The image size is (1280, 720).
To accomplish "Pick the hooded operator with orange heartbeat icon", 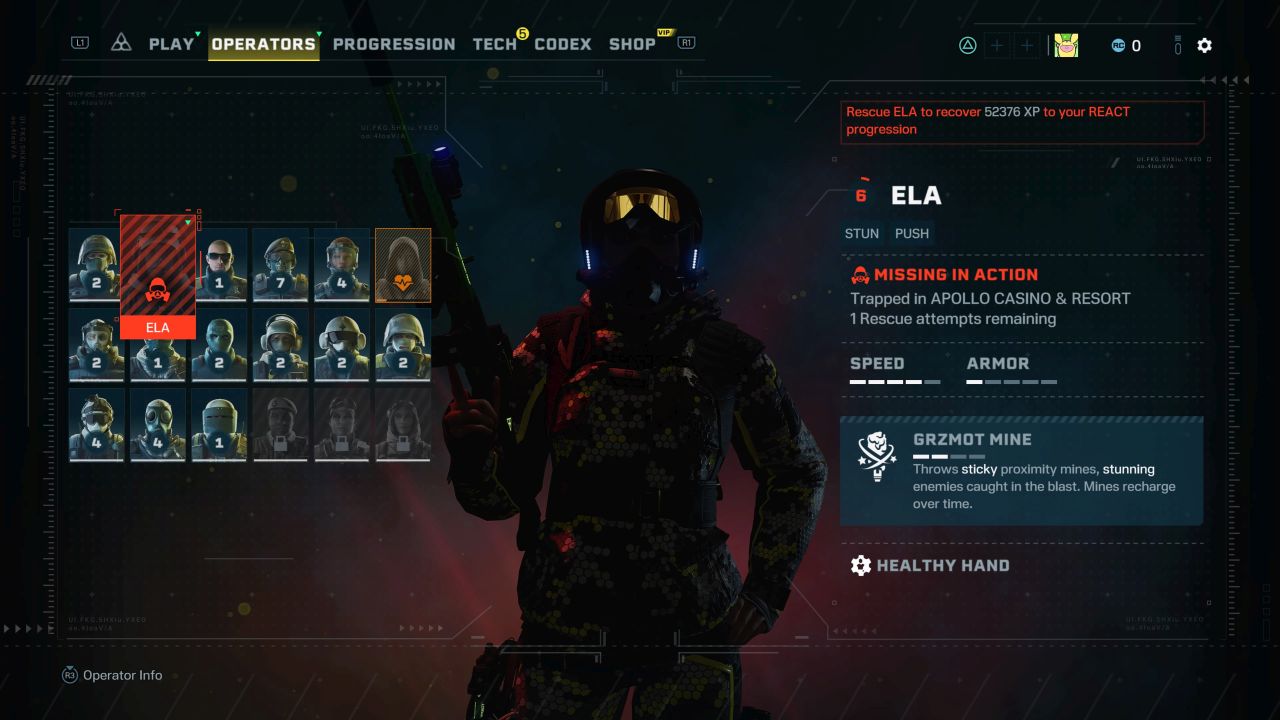I will [x=403, y=264].
